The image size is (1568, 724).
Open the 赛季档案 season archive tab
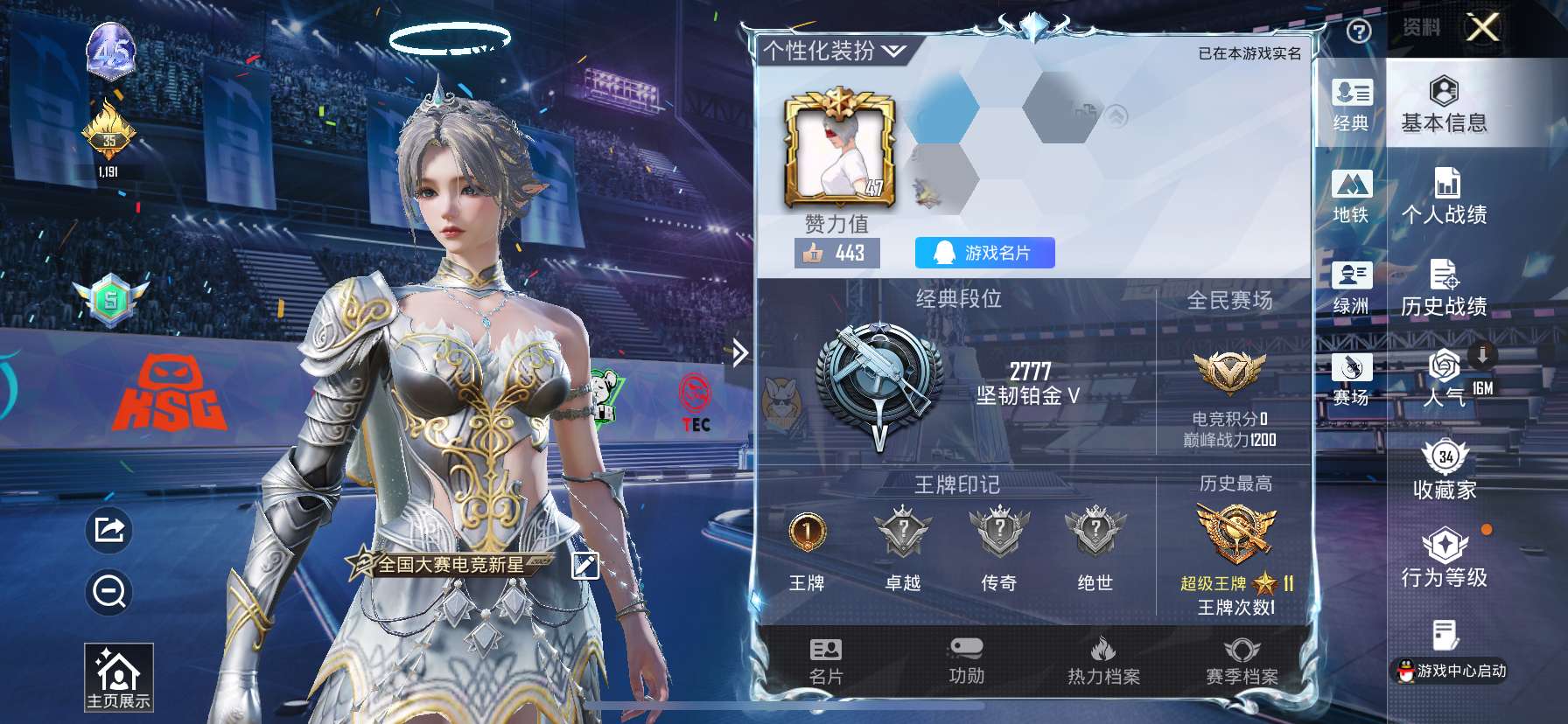pyautogui.click(x=1242, y=662)
